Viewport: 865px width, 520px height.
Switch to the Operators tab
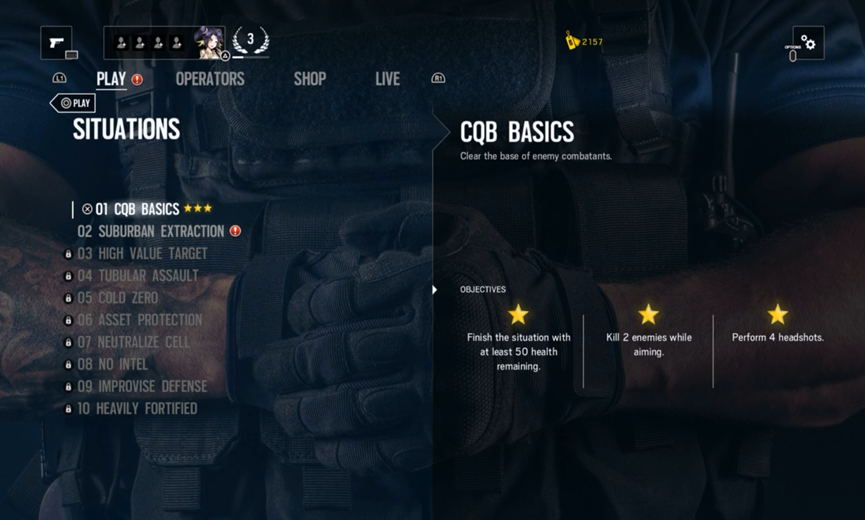210,79
